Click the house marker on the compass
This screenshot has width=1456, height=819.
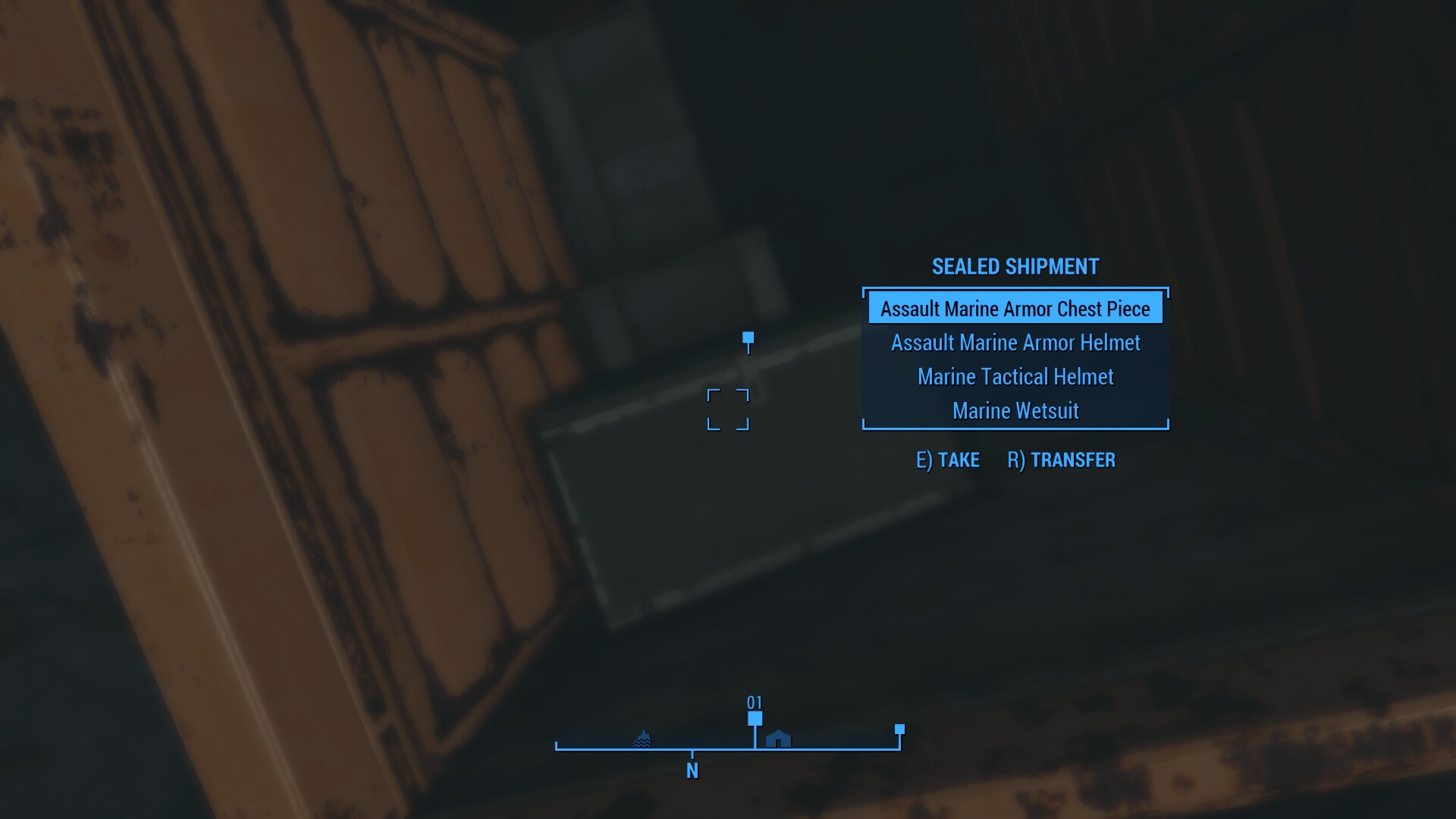click(778, 739)
